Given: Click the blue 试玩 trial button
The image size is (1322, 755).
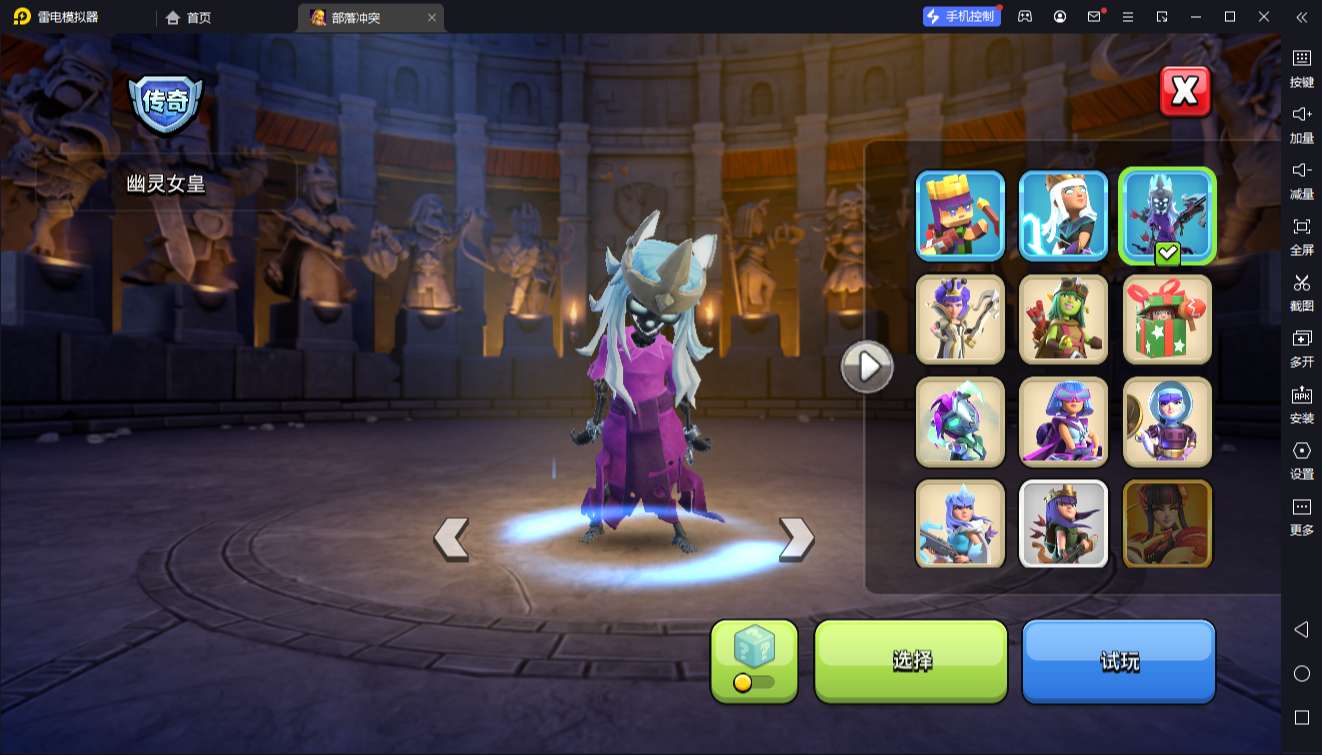Looking at the screenshot, I should [x=1118, y=660].
